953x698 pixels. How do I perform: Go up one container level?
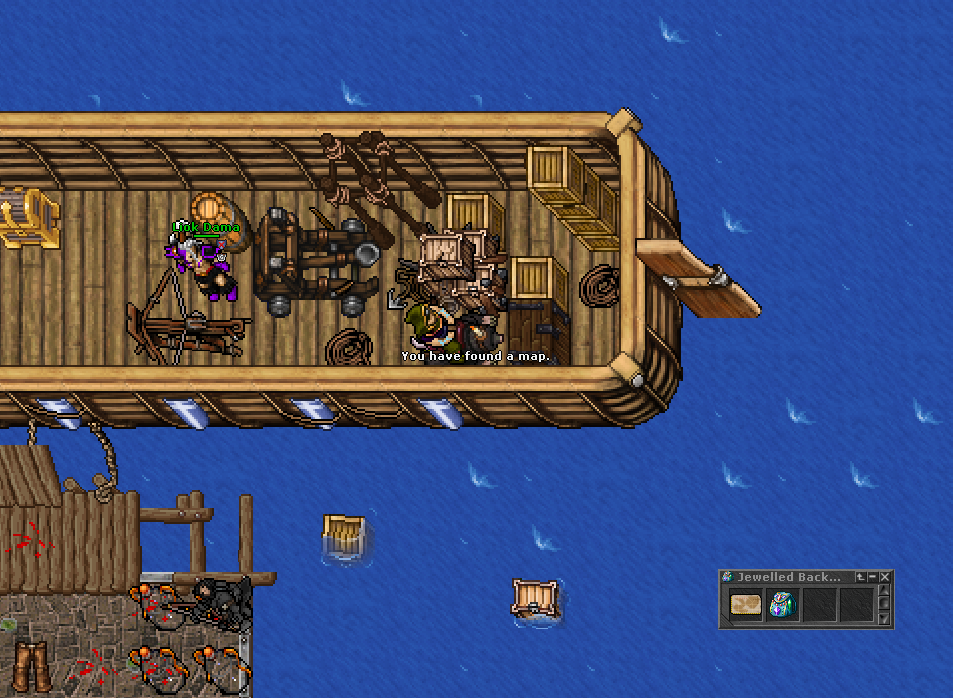click(x=859, y=577)
